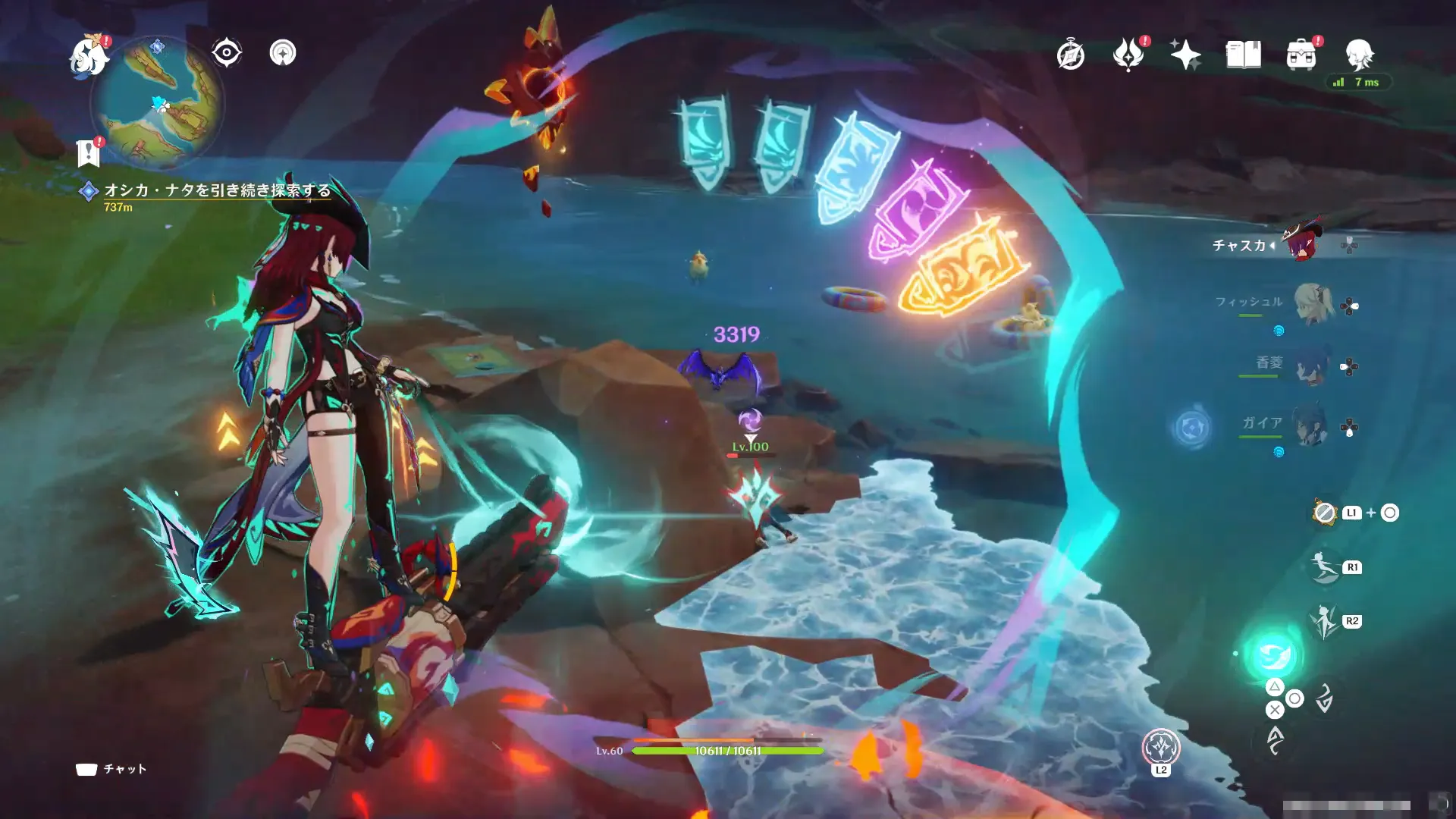Click the round icon beside the eye
1456x819 pixels.
pyautogui.click(x=283, y=53)
